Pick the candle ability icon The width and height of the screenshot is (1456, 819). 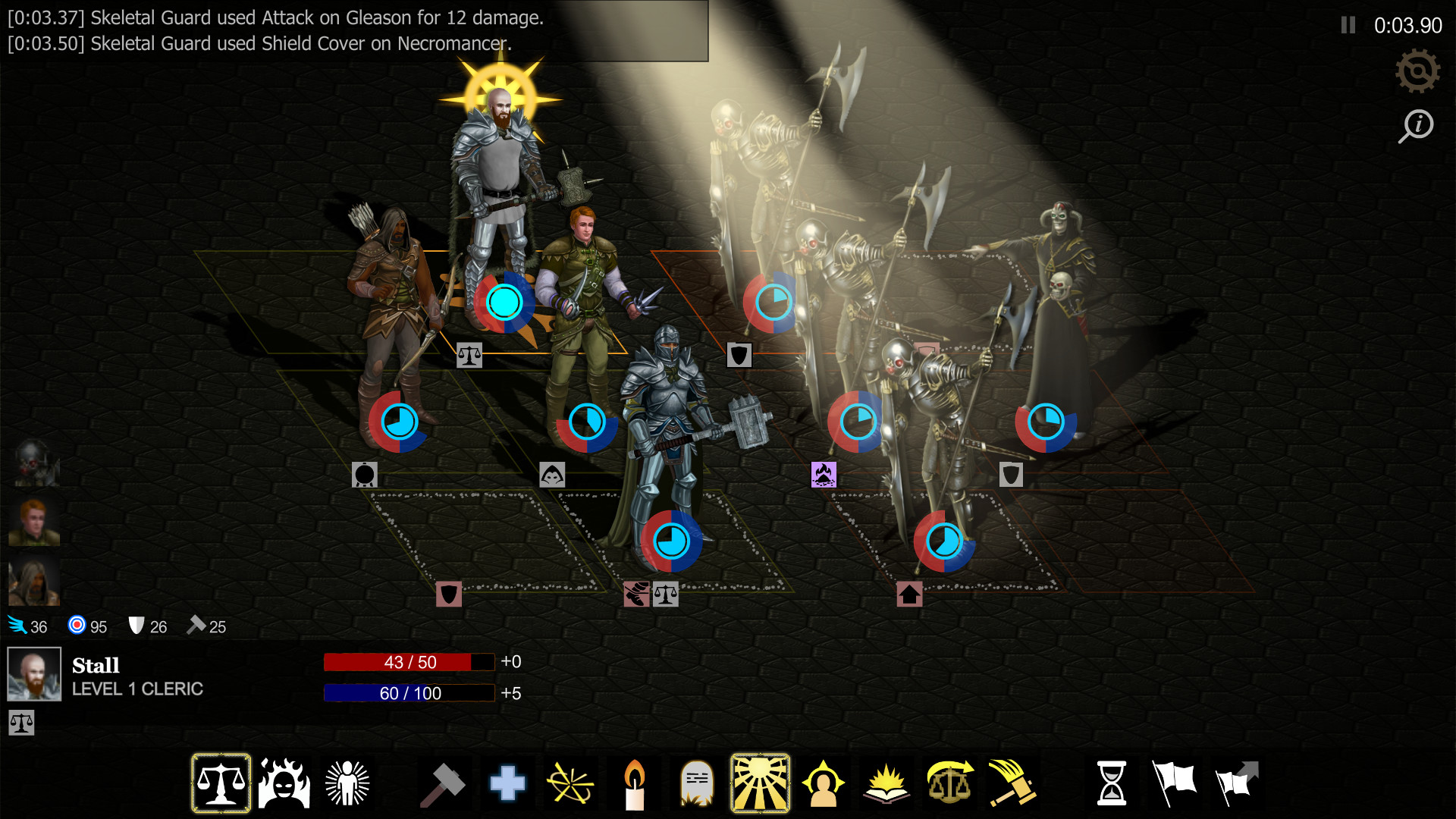635,782
